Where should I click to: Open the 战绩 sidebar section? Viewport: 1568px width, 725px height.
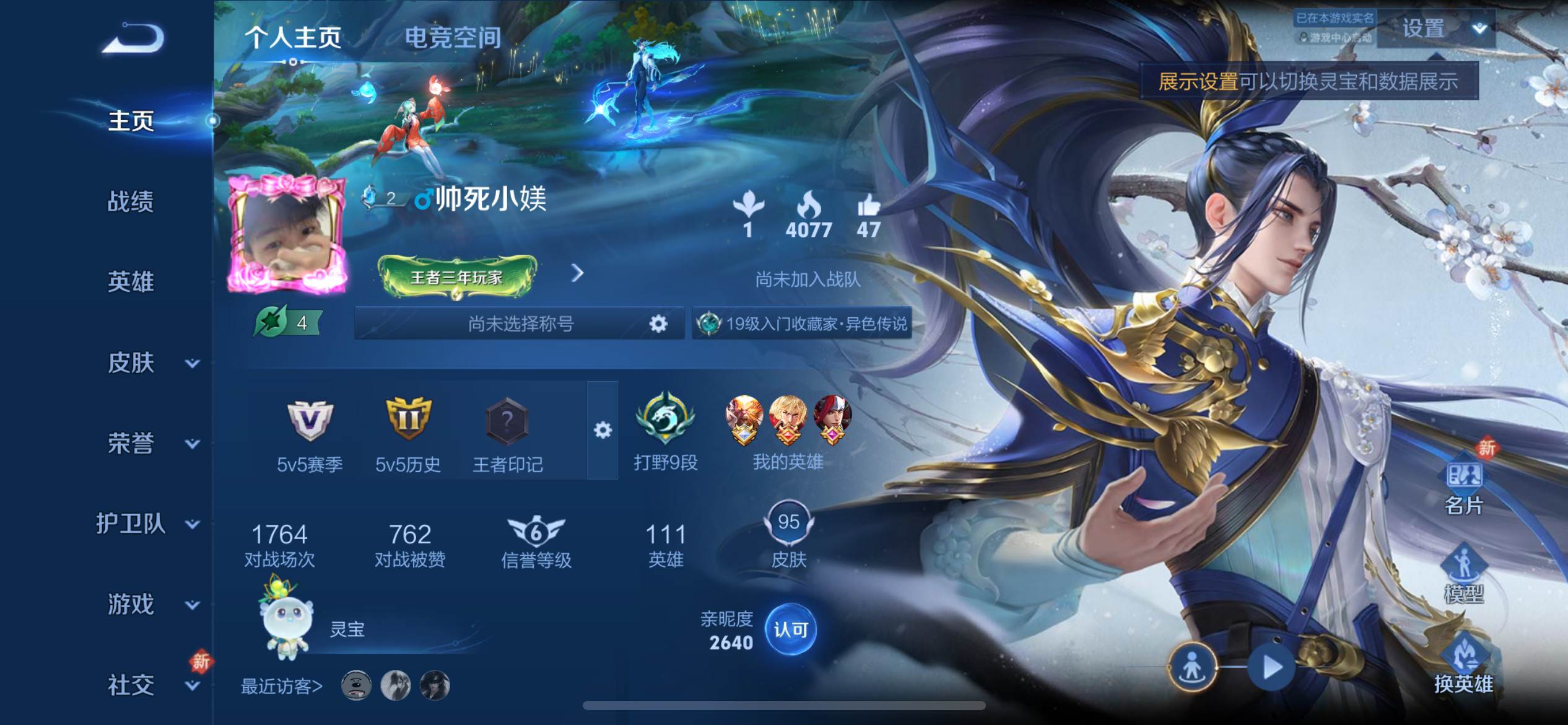click(x=131, y=201)
